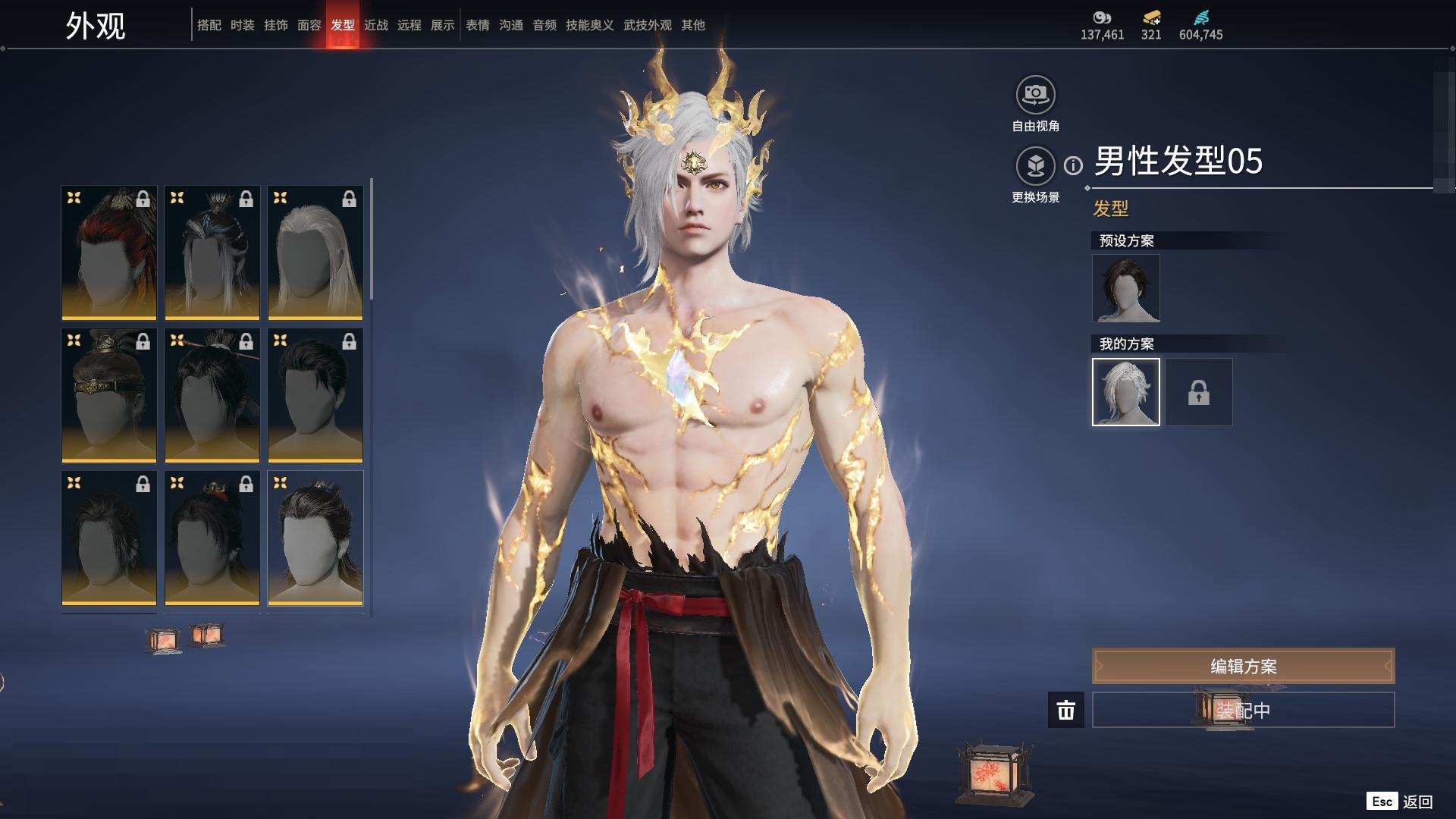Switch to the 搭配 tab
Screen dimensions: 1456x819
(x=209, y=25)
